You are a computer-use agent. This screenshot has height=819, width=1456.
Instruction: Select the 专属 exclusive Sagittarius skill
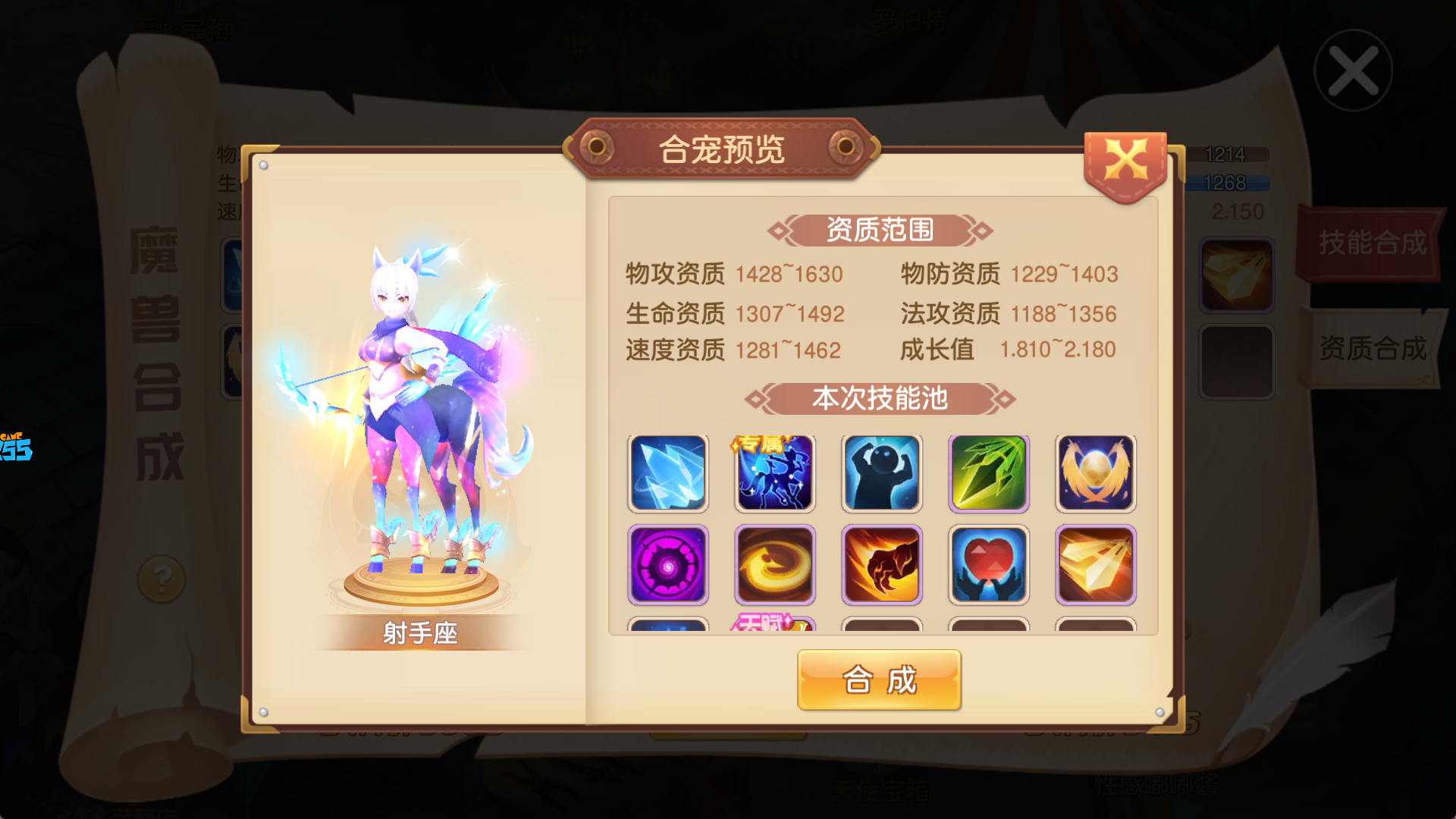(774, 473)
